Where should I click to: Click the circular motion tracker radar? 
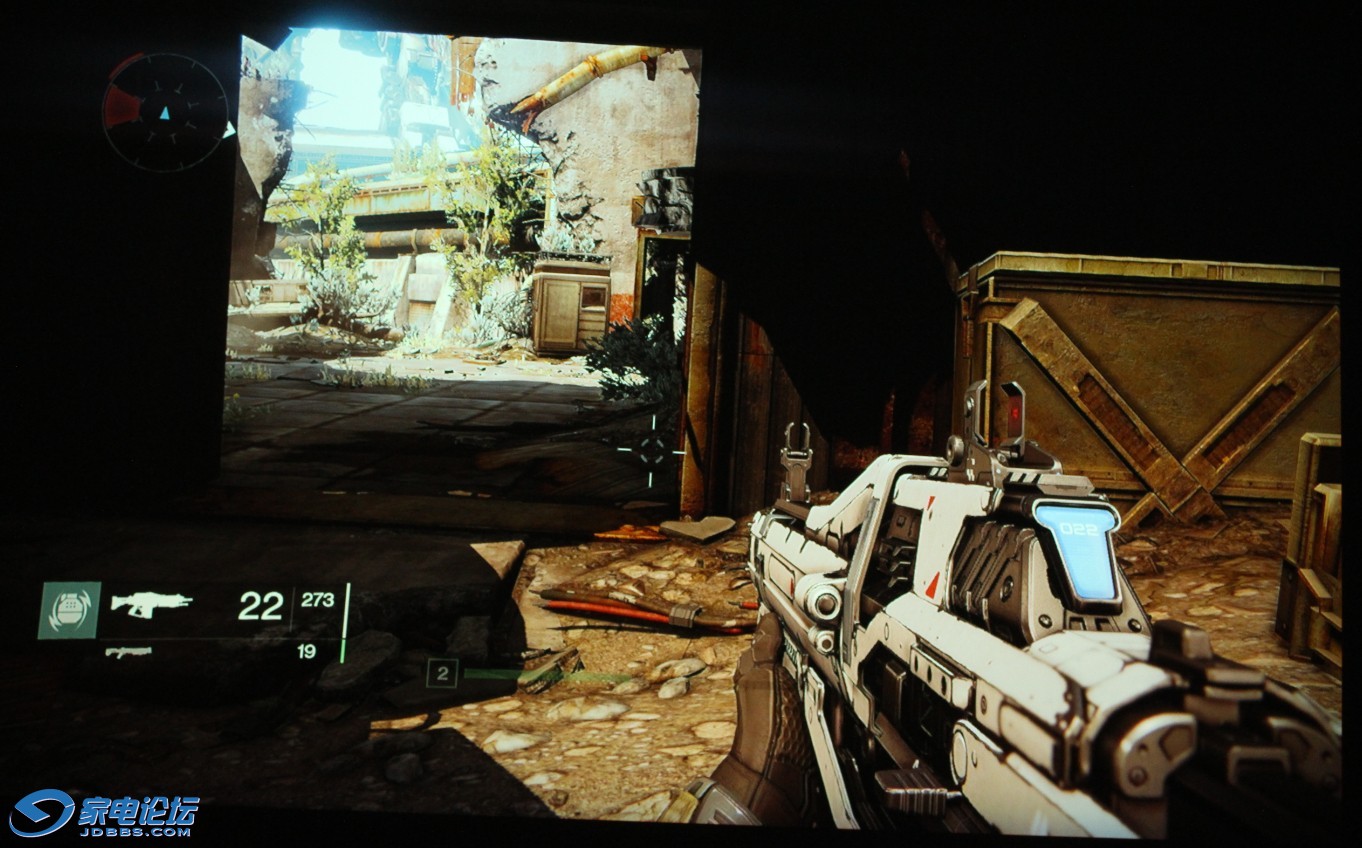(165, 112)
